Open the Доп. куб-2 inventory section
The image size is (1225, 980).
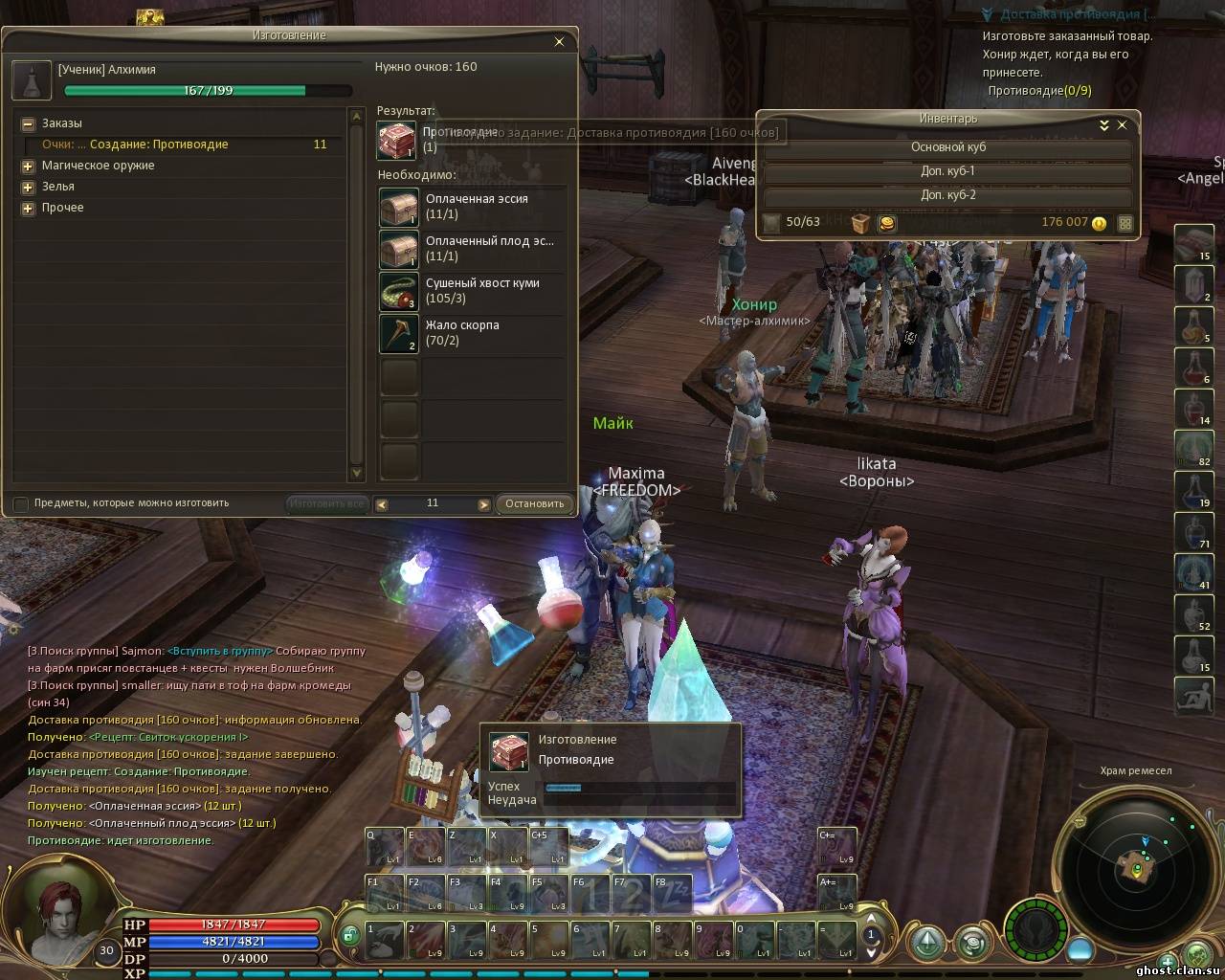[947, 195]
